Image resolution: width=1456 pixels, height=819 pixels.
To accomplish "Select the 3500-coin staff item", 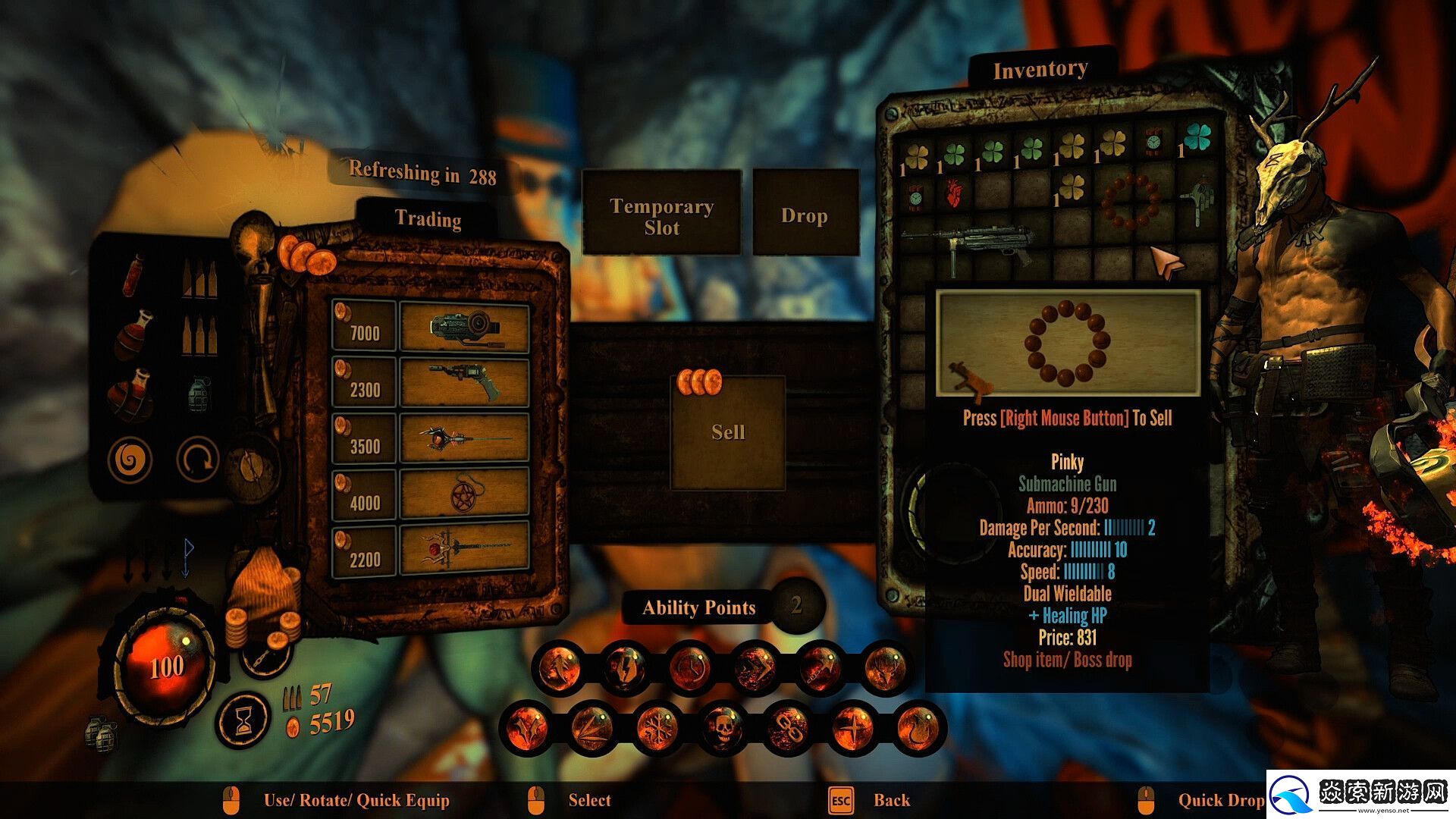I will (464, 440).
